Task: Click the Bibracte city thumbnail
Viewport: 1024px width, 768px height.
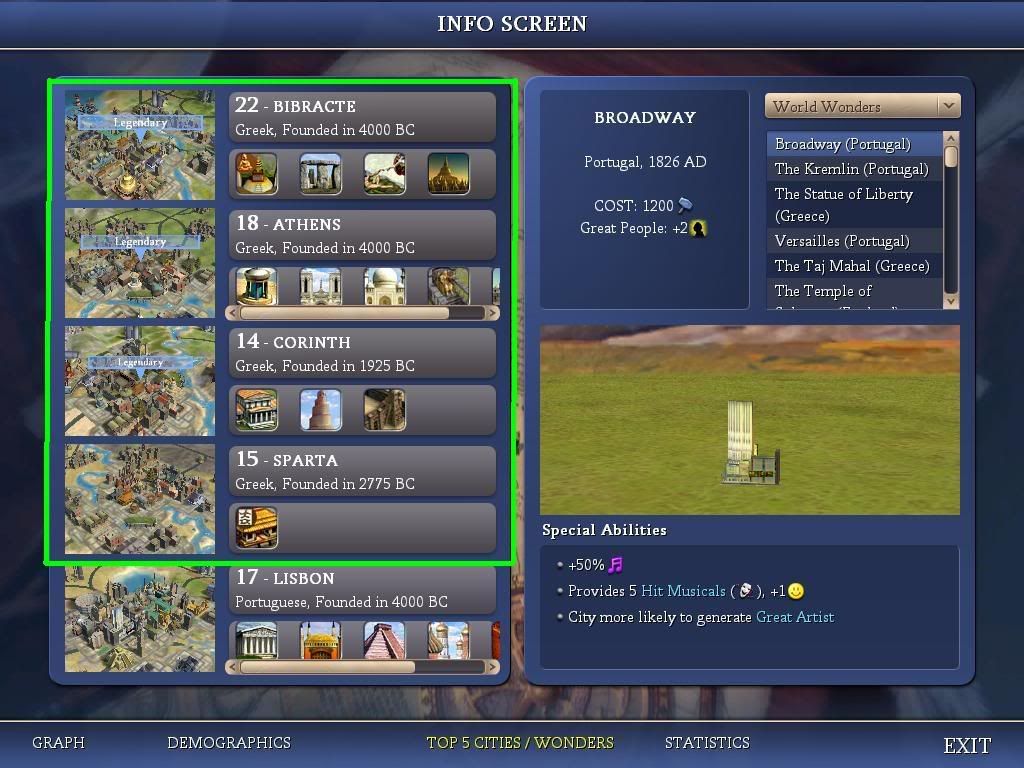Action: pyautogui.click(x=140, y=146)
